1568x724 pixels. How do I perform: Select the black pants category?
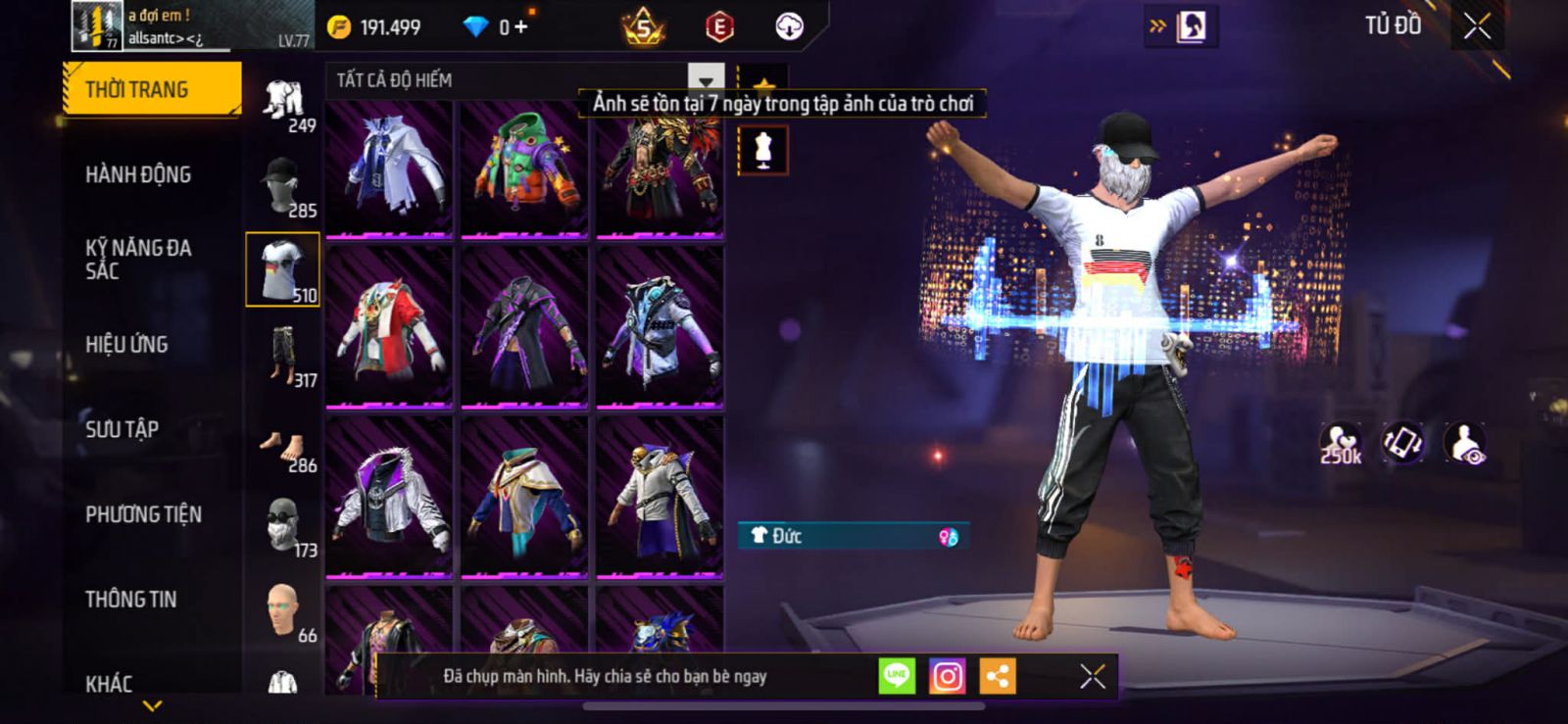283,356
